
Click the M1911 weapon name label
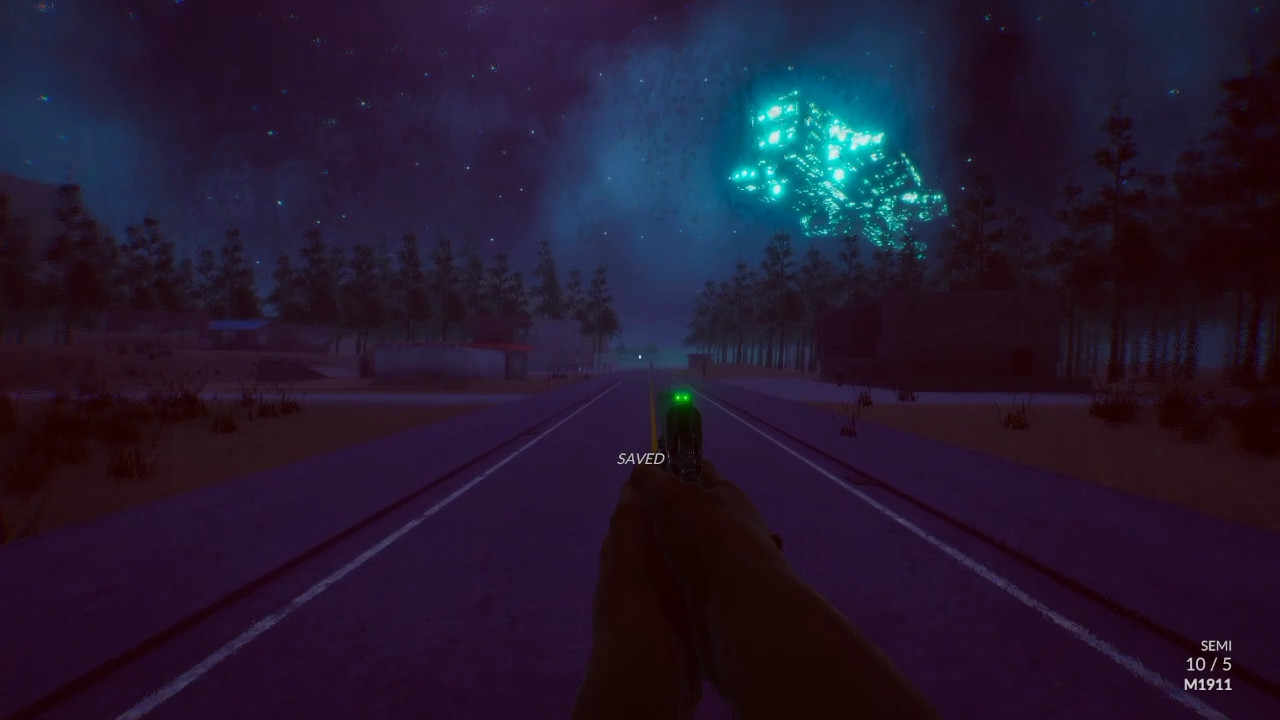[x=1211, y=685]
